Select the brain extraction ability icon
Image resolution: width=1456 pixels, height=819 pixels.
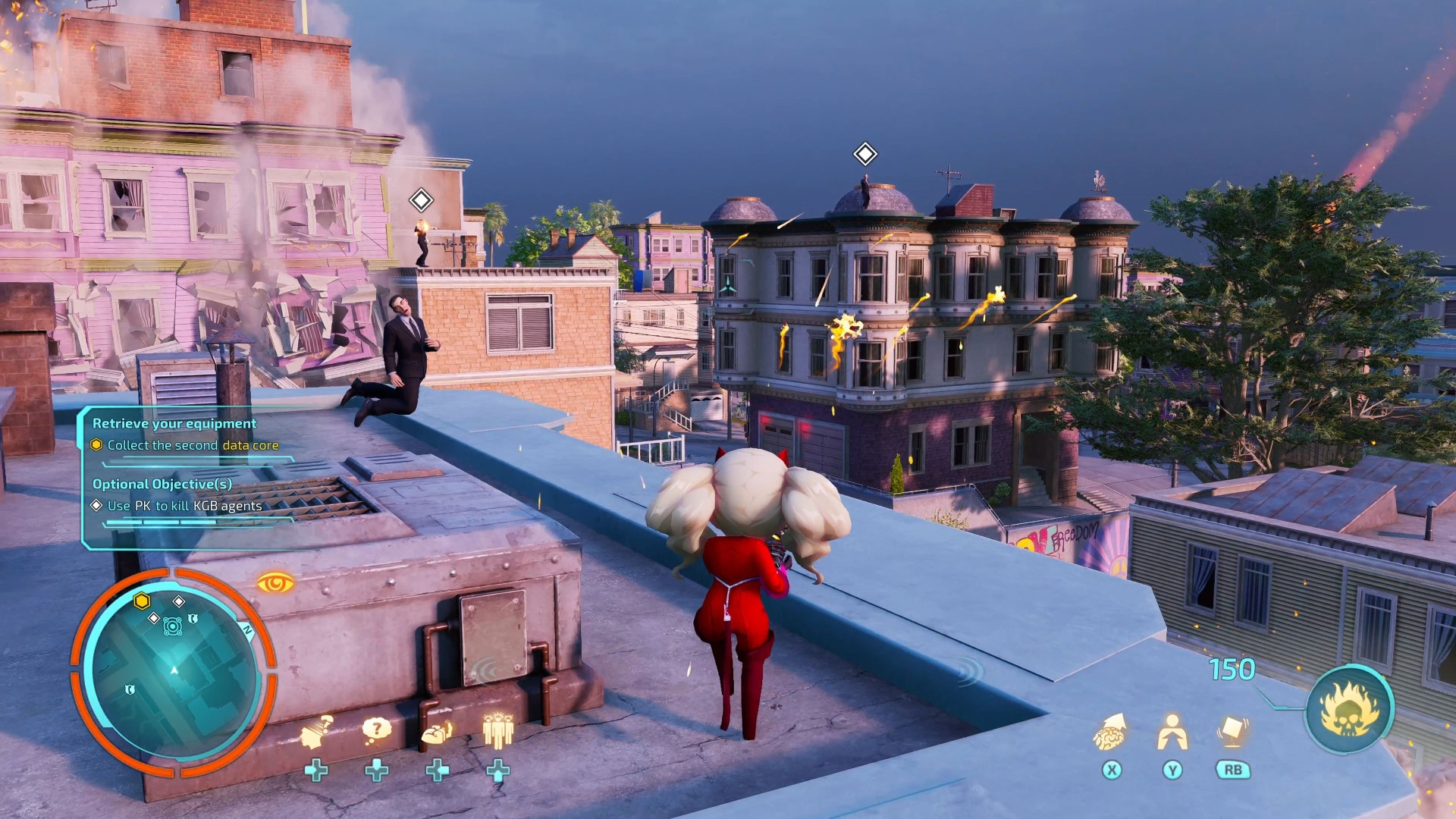pos(1110,732)
